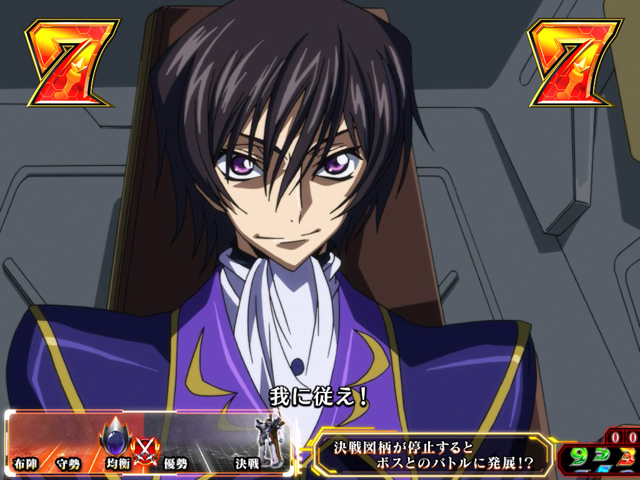640x480 pixels.
Task: Select the 守勢 stage on the battle gauge
Action: (69, 464)
